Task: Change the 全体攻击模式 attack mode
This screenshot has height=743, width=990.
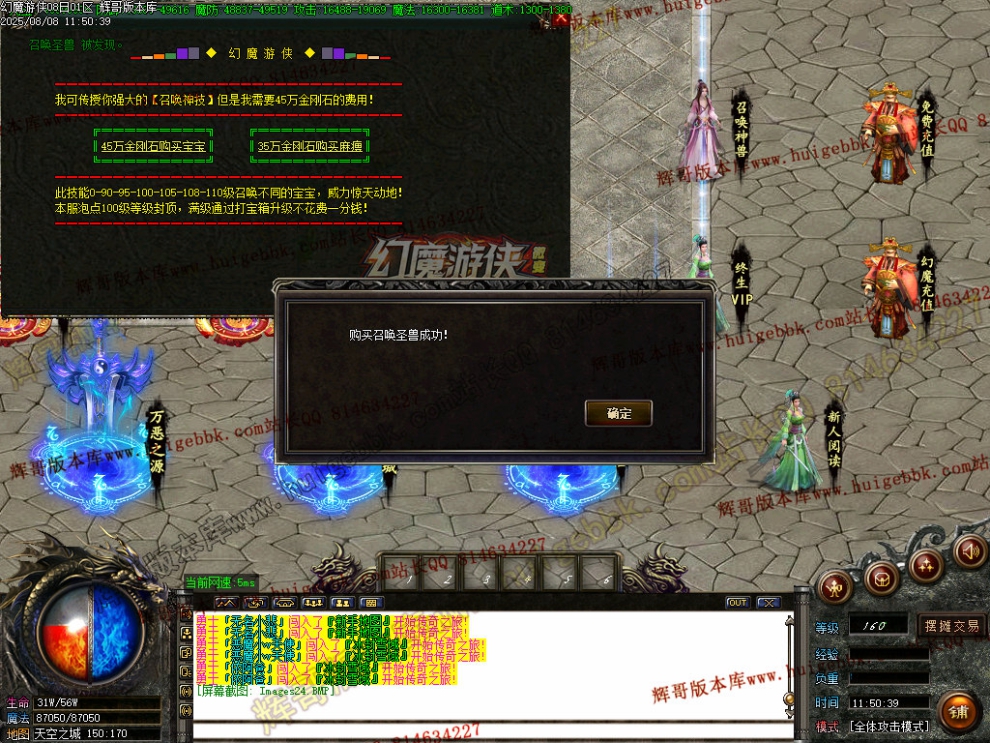Action: 889,726
